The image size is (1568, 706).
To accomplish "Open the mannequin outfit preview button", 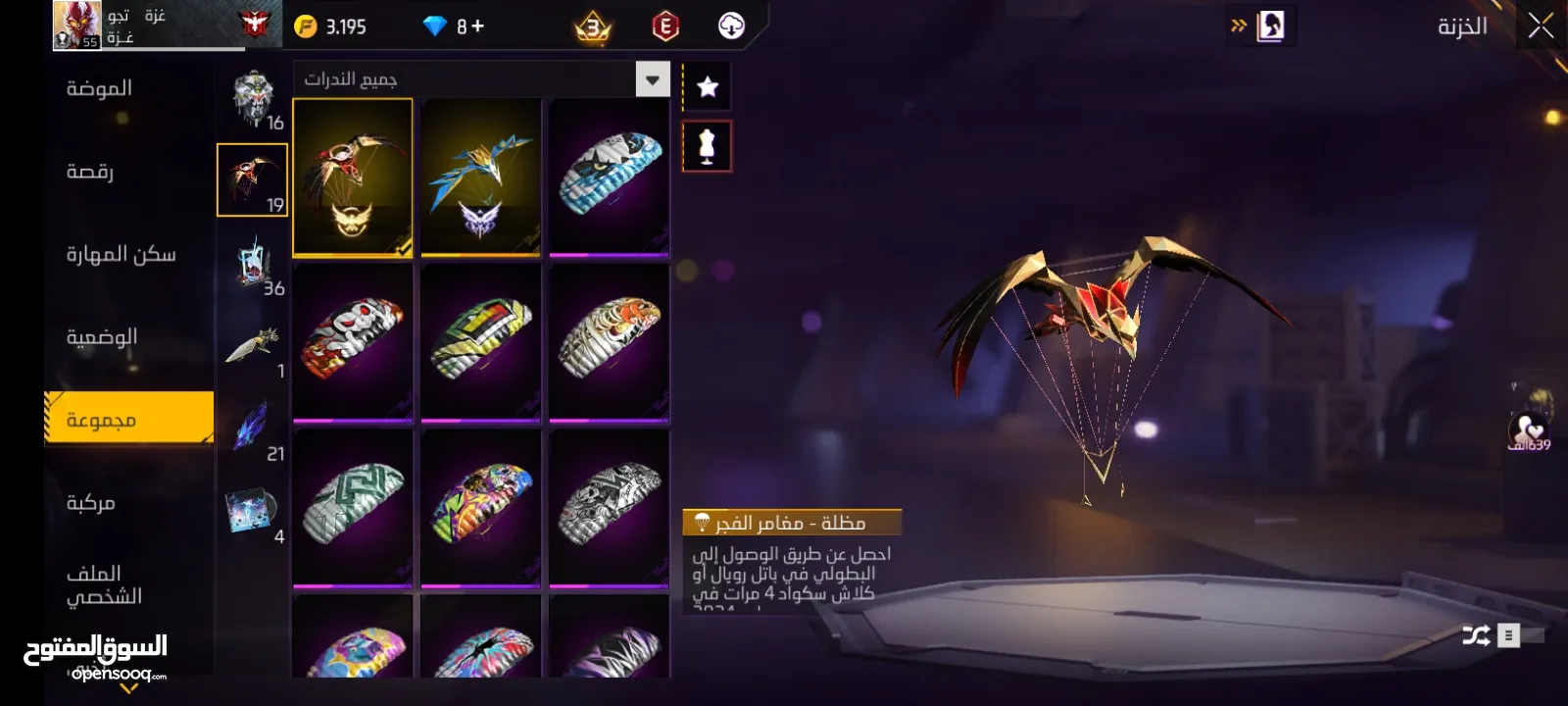I will click(x=707, y=146).
